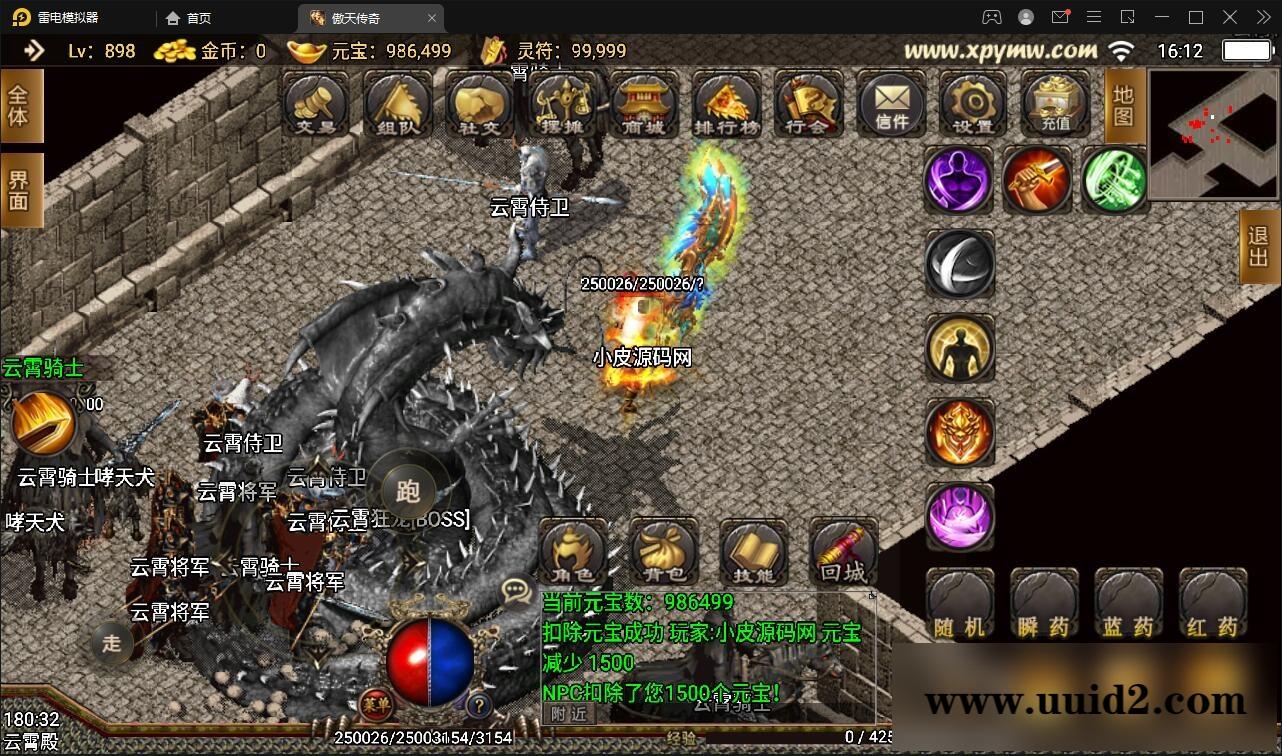Use the 回城 return scroll
The height and width of the screenshot is (756, 1282).
[x=842, y=553]
